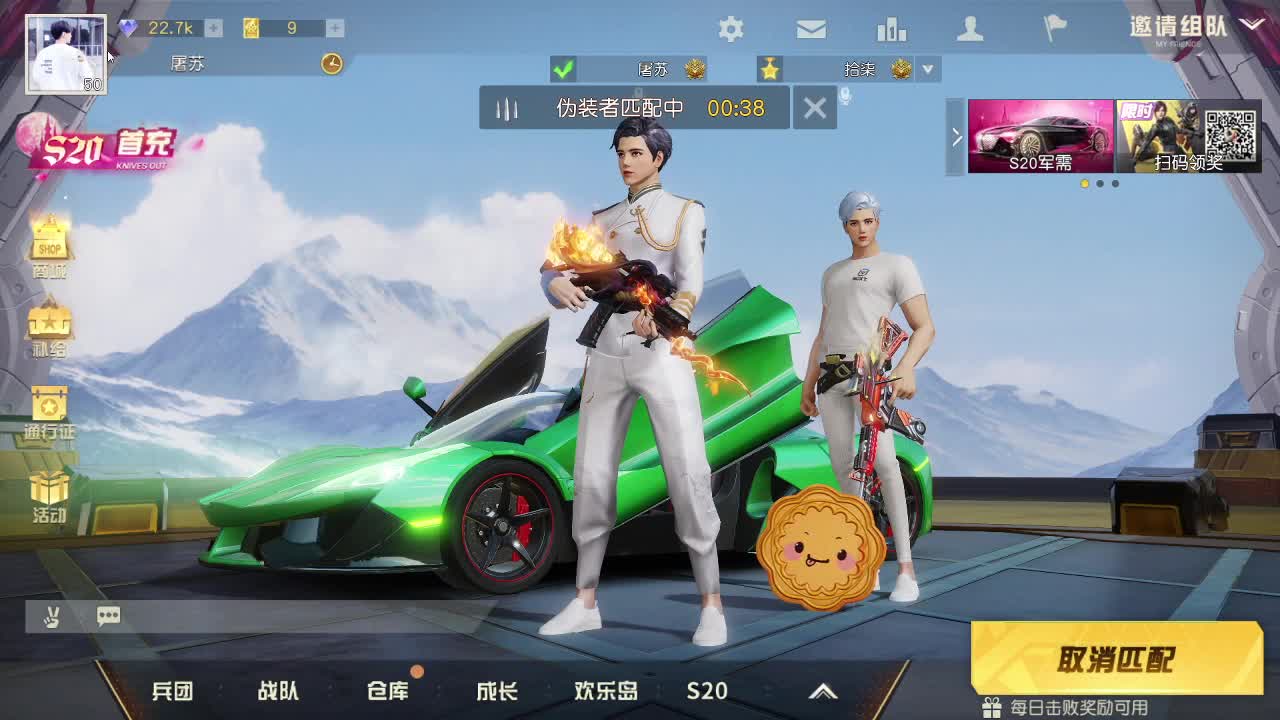Image resolution: width=1280 pixels, height=720 pixels.
Task: Open the mail envelope
Action: click(810, 29)
